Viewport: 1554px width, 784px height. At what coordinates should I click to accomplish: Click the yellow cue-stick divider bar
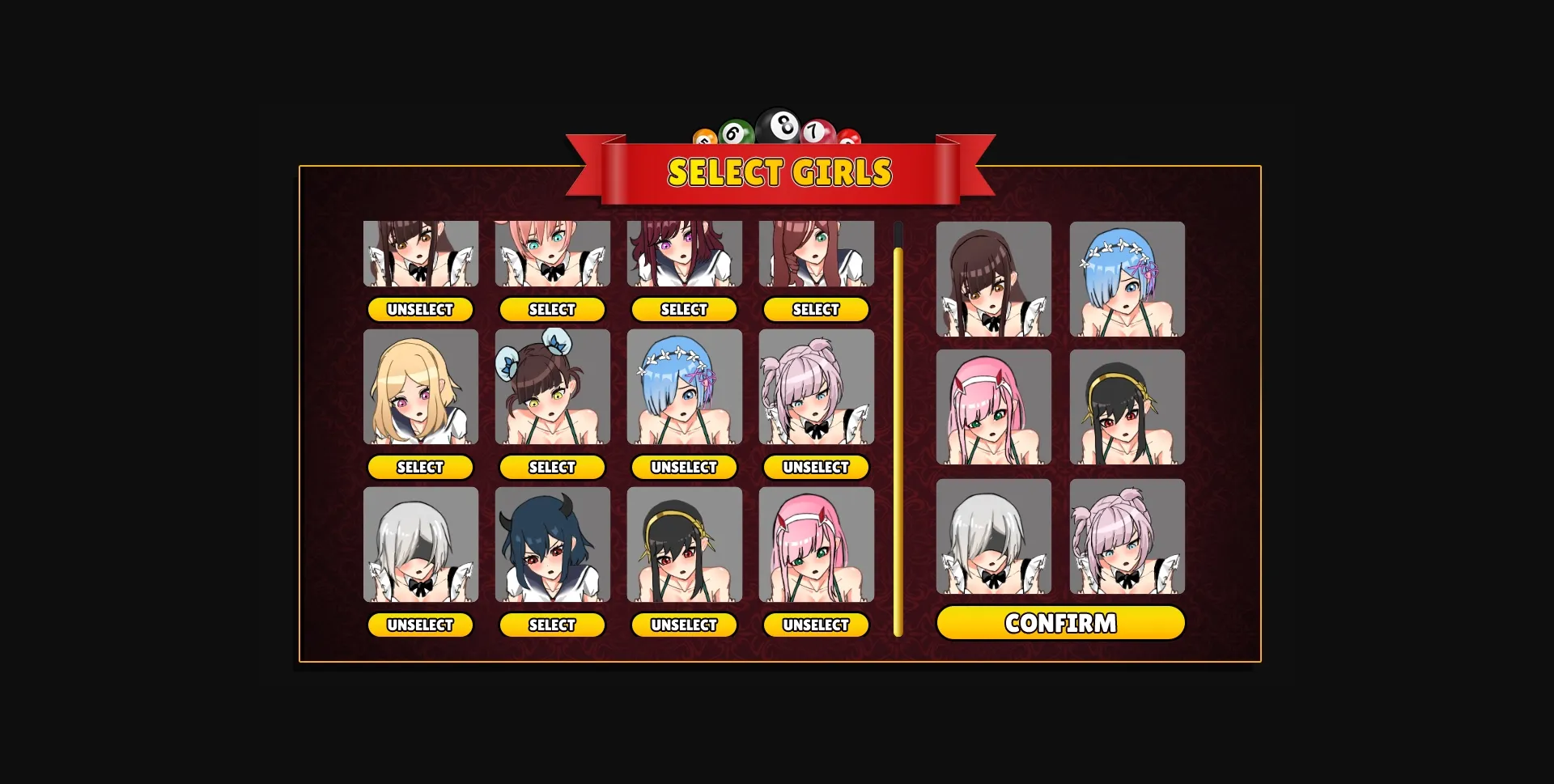[x=898, y=429]
